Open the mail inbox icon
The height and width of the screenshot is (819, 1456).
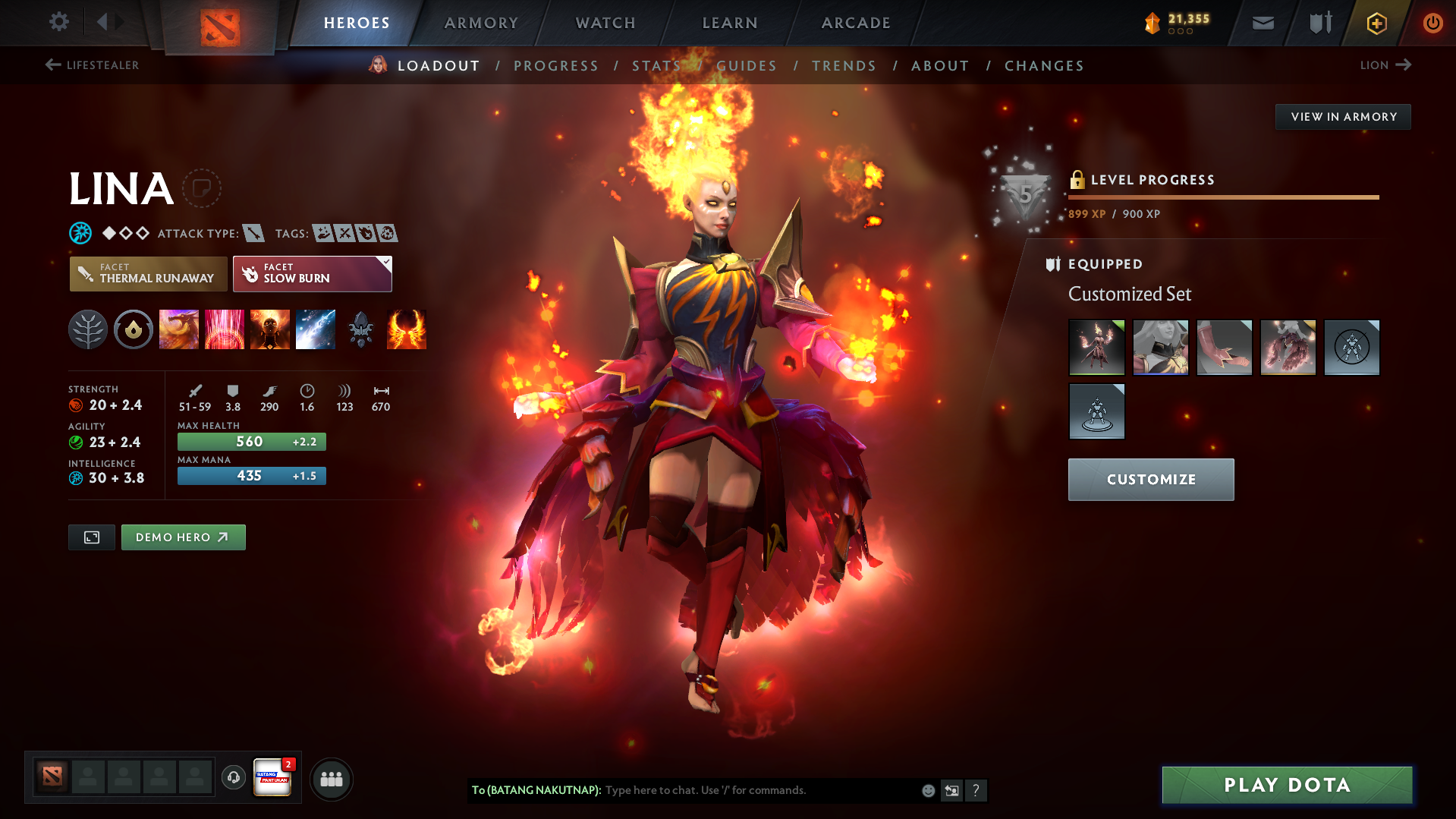pos(1262,23)
